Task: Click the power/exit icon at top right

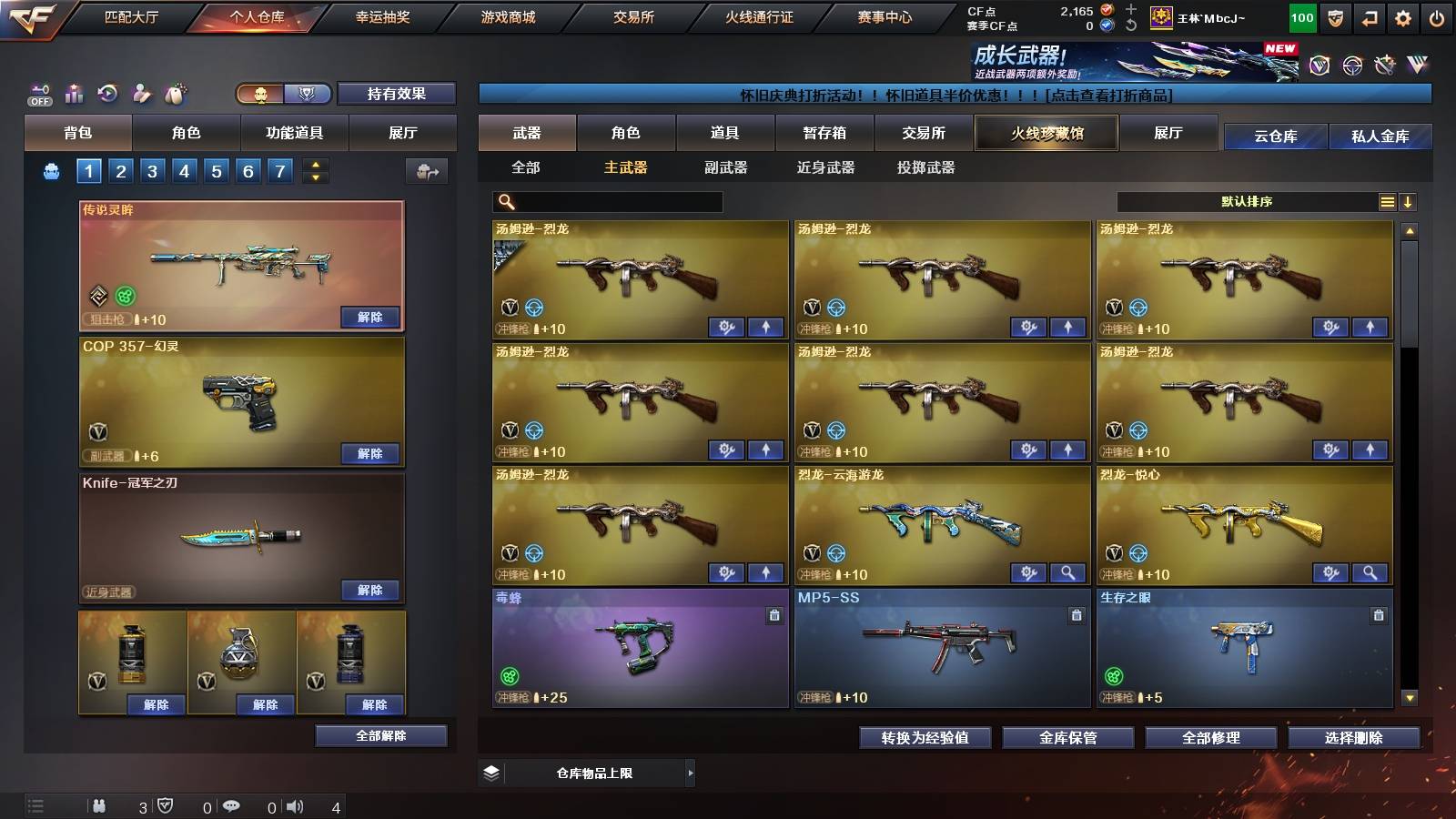Action: click(1438, 15)
